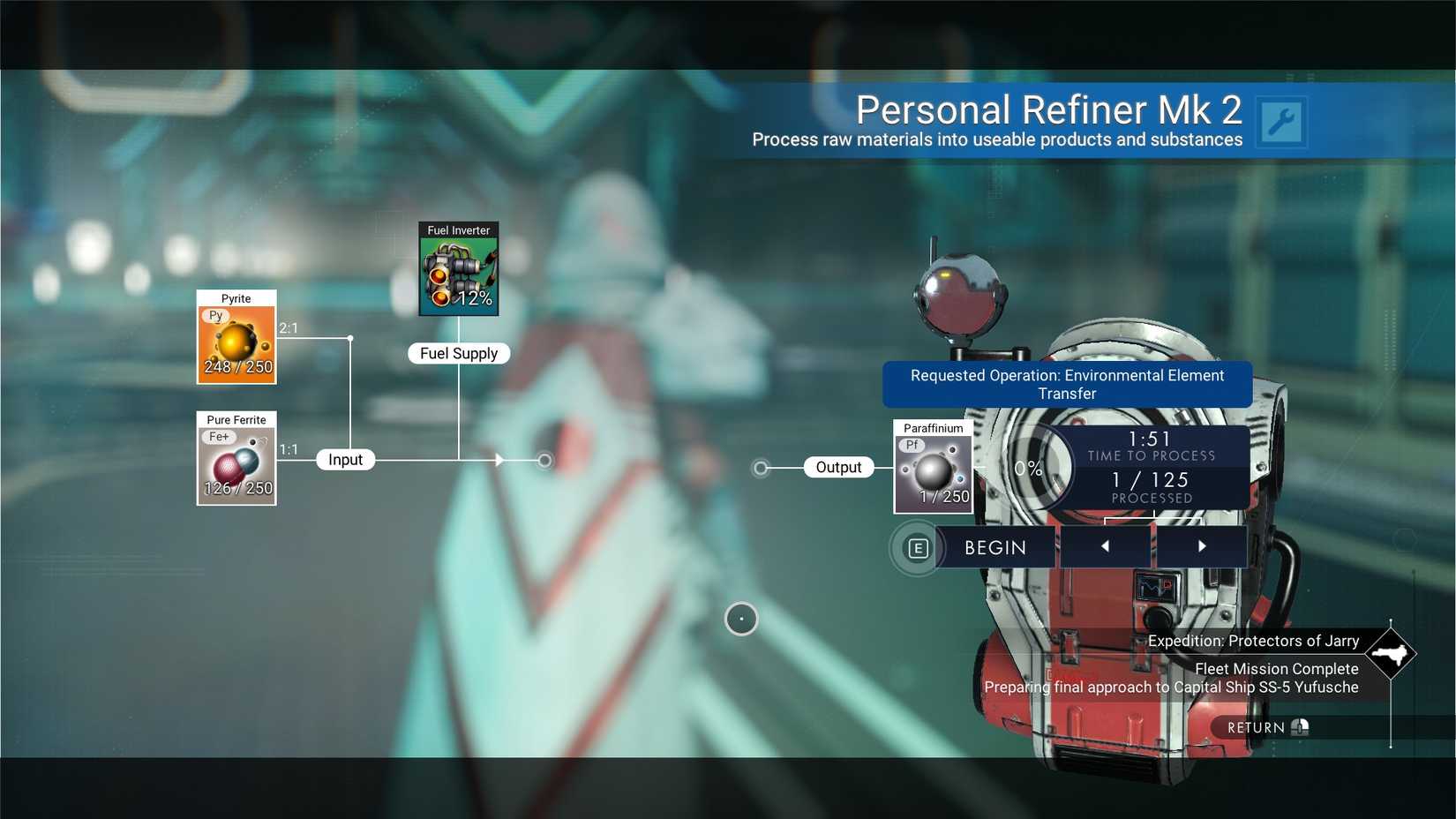Click the 1 / 125 Processed counter
Viewport: 1456px width, 819px height.
(x=1152, y=488)
